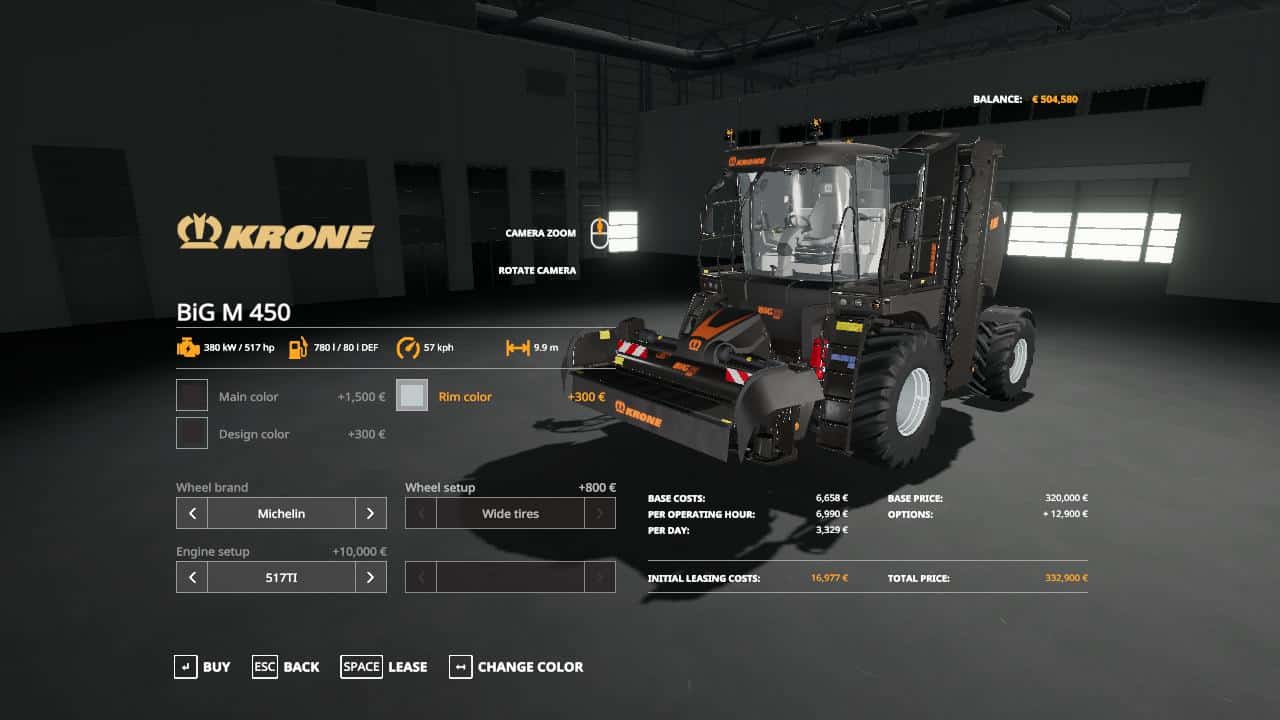This screenshot has width=1280, height=720.
Task: Click the Enter key icon beside BUY
Action: point(186,667)
